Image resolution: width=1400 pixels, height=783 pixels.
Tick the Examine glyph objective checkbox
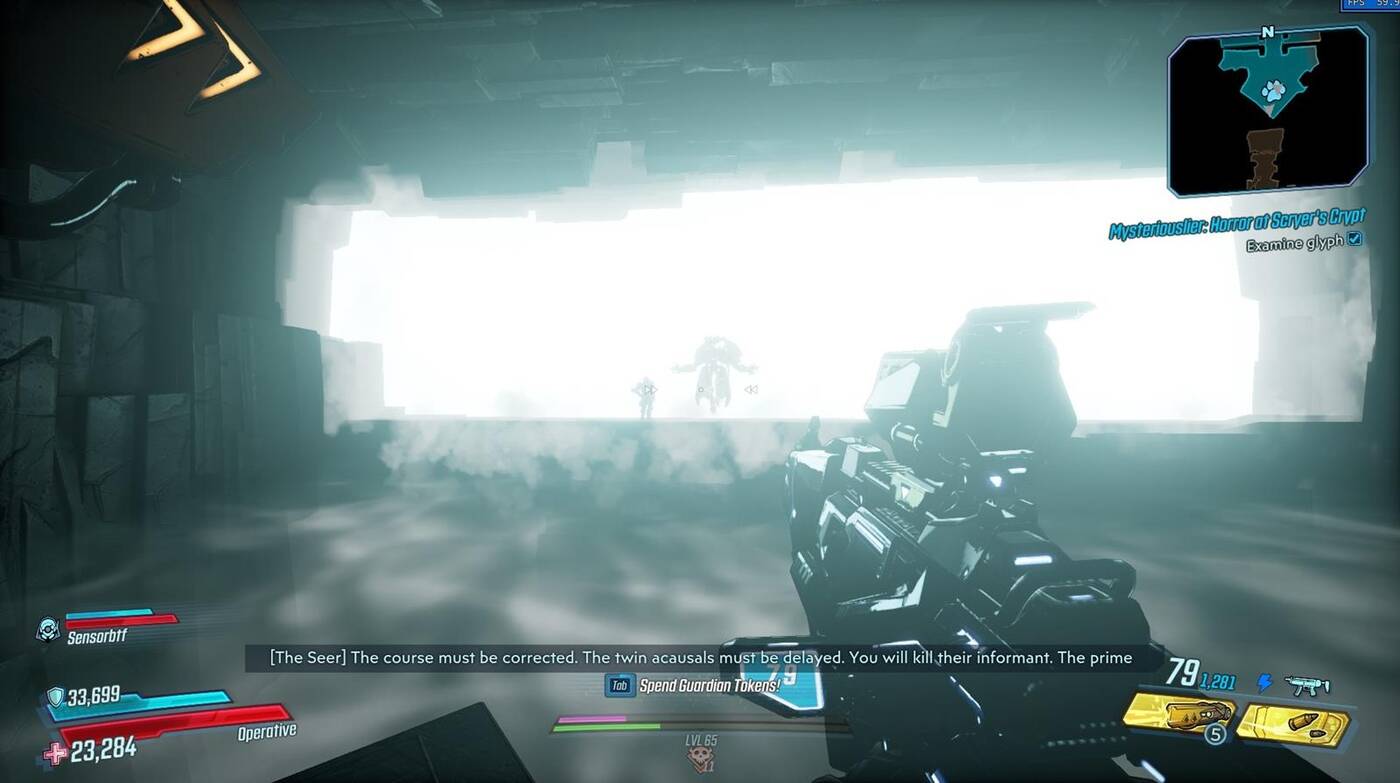[1354, 239]
